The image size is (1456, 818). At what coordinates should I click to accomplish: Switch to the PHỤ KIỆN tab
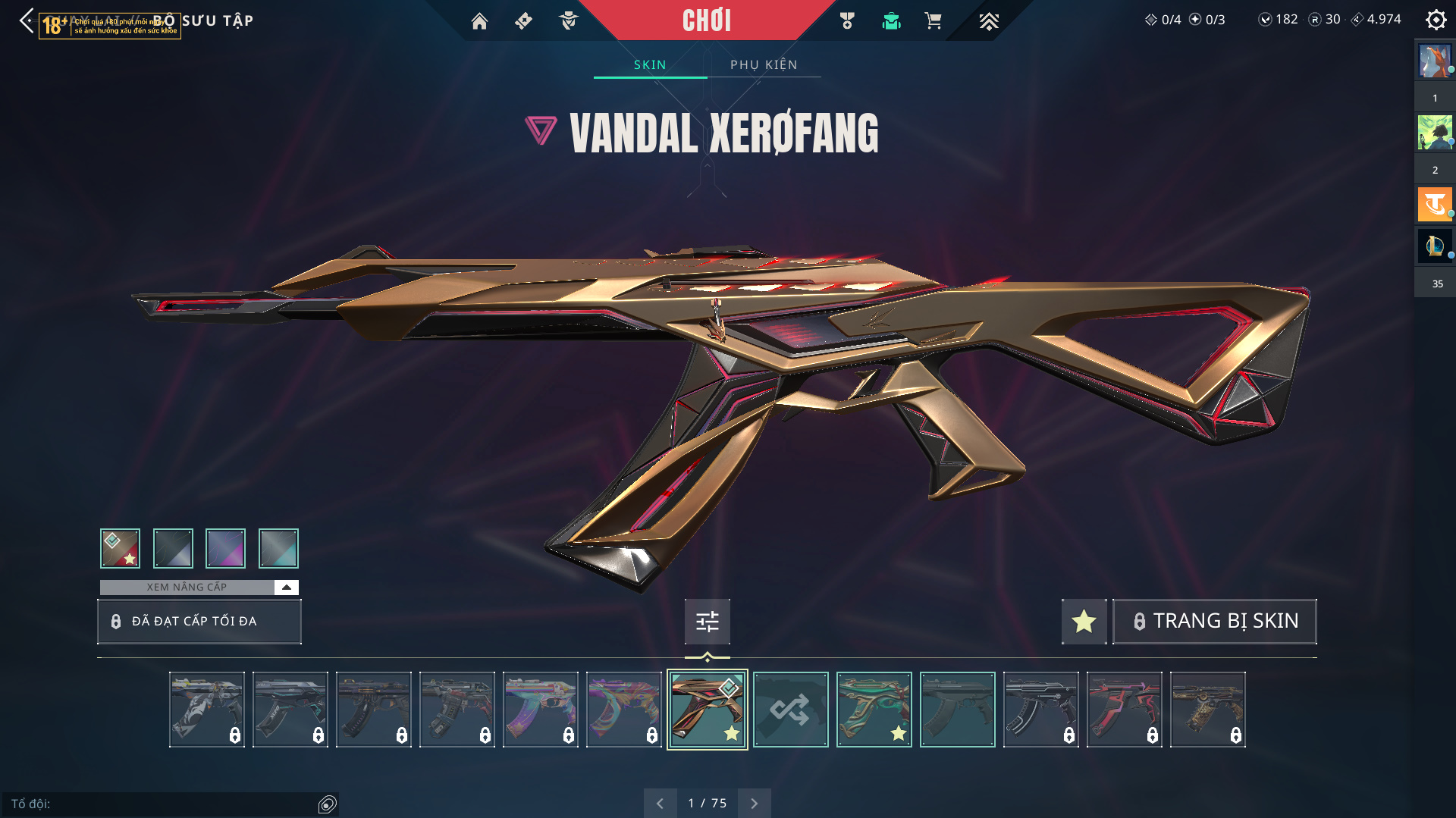(764, 64)
